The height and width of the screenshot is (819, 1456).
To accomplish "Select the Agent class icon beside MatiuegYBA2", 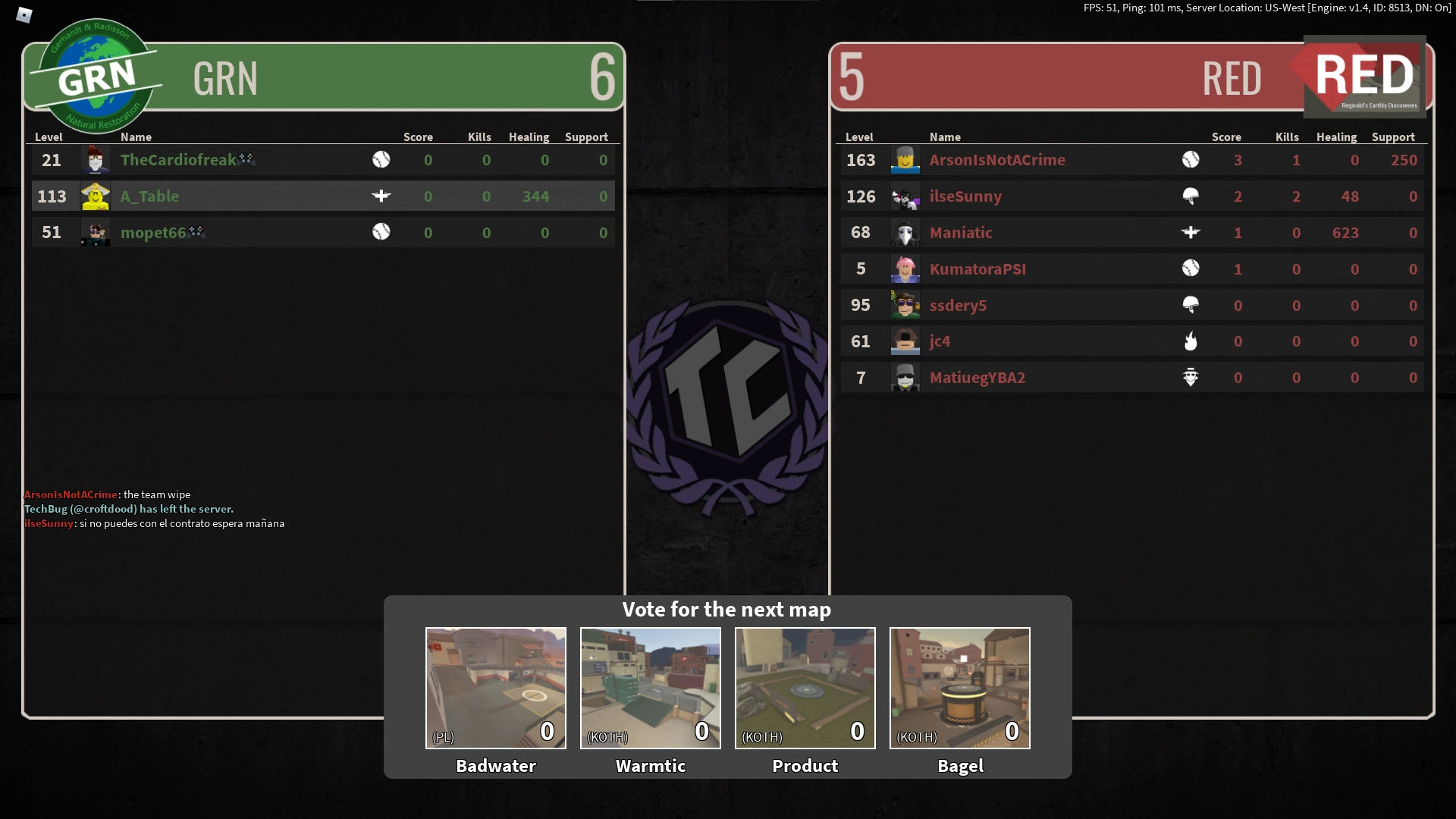I will (x=1191, y=377).
